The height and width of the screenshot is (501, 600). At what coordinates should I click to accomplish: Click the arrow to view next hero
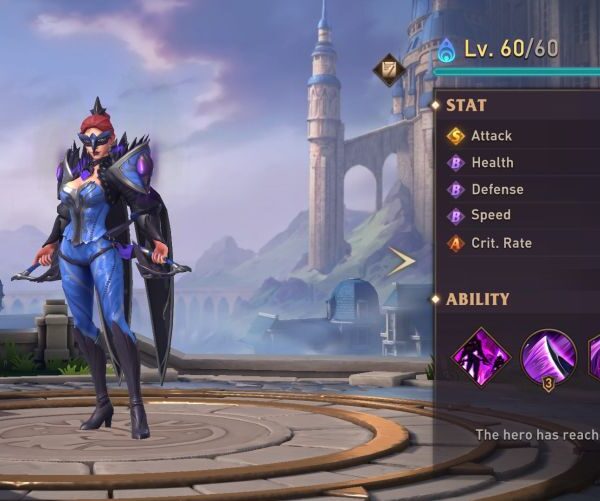pos(401,262)
